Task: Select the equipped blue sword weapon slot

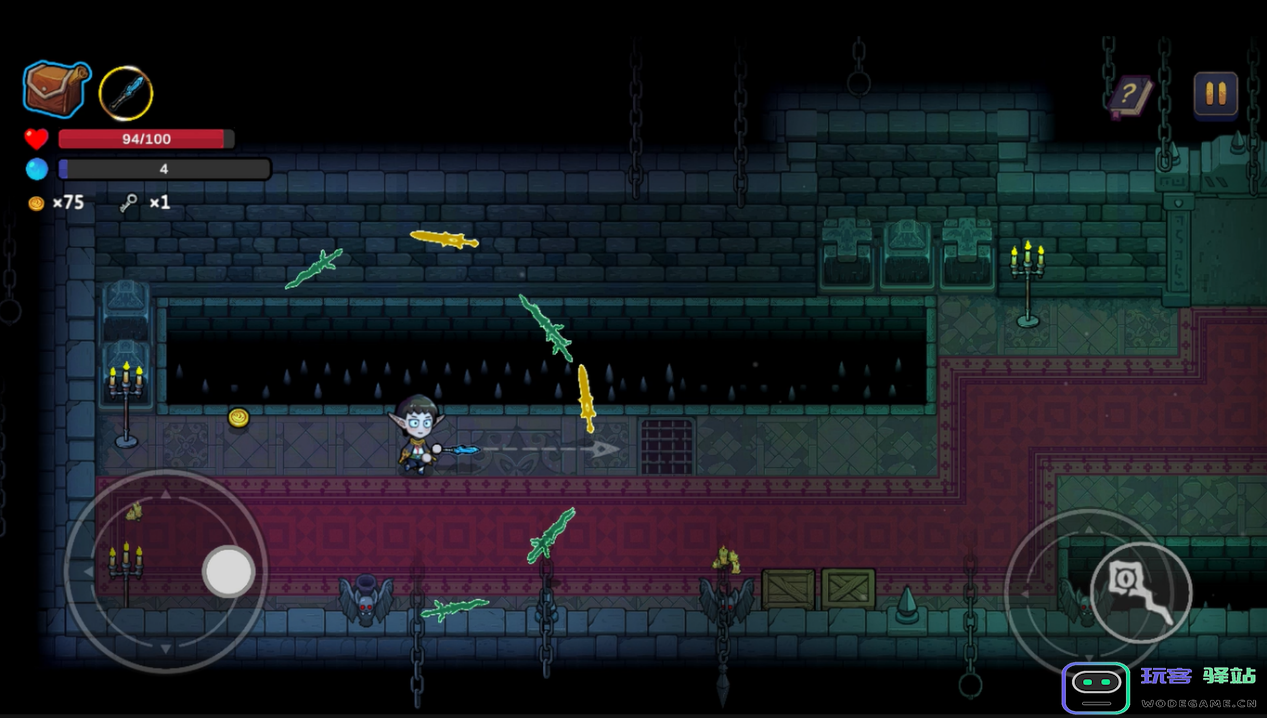Action: 126,93
